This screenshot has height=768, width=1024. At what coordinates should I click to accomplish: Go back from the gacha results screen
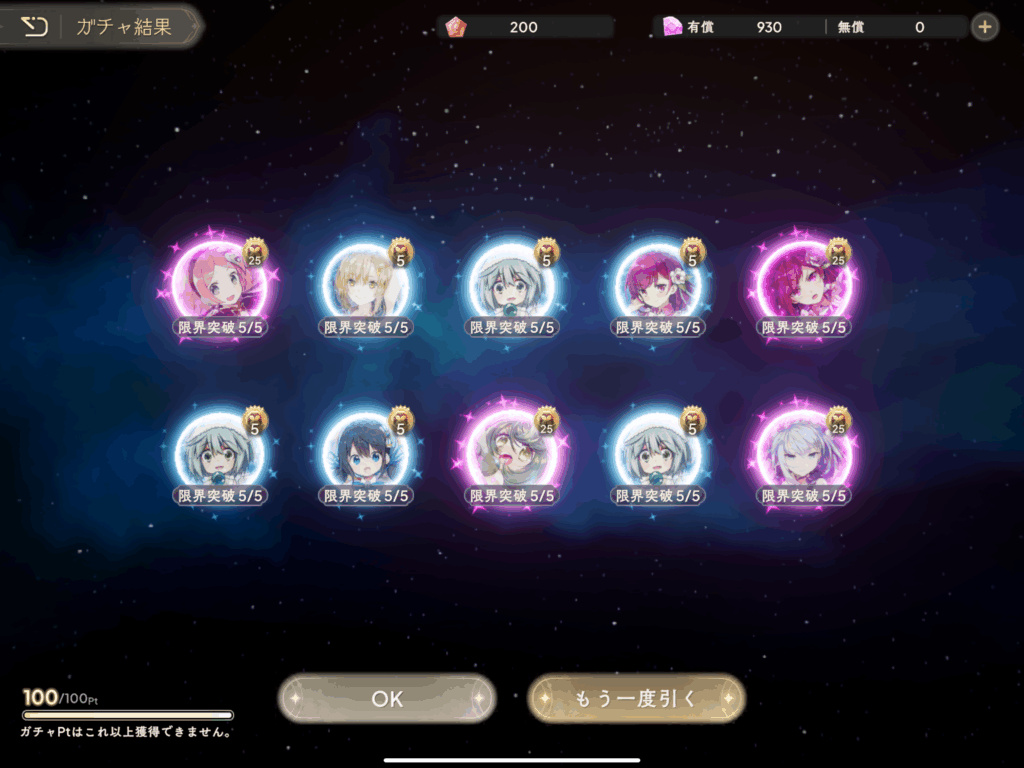click(34, 27)
